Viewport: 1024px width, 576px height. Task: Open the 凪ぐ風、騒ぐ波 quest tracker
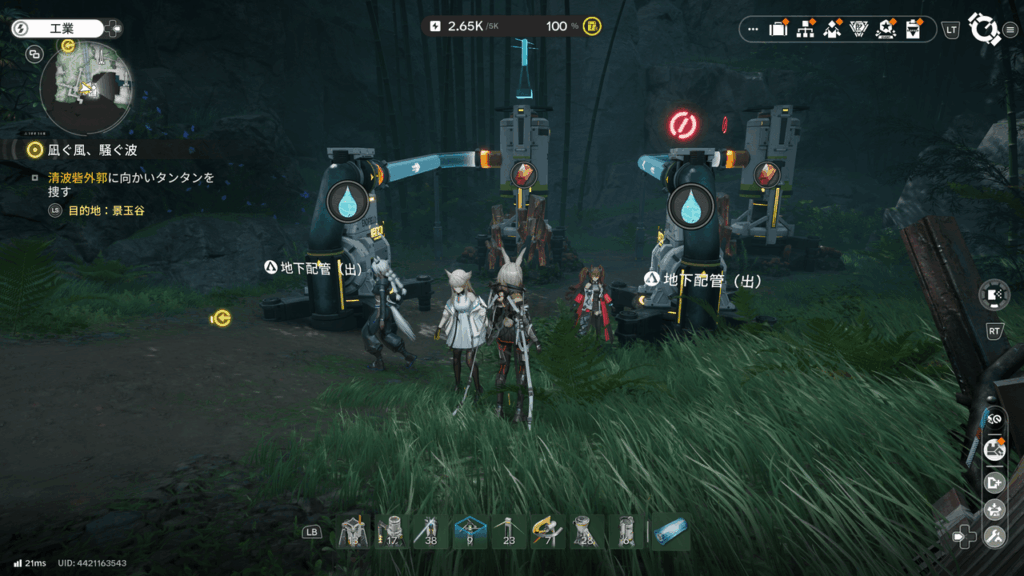(82, 150)
